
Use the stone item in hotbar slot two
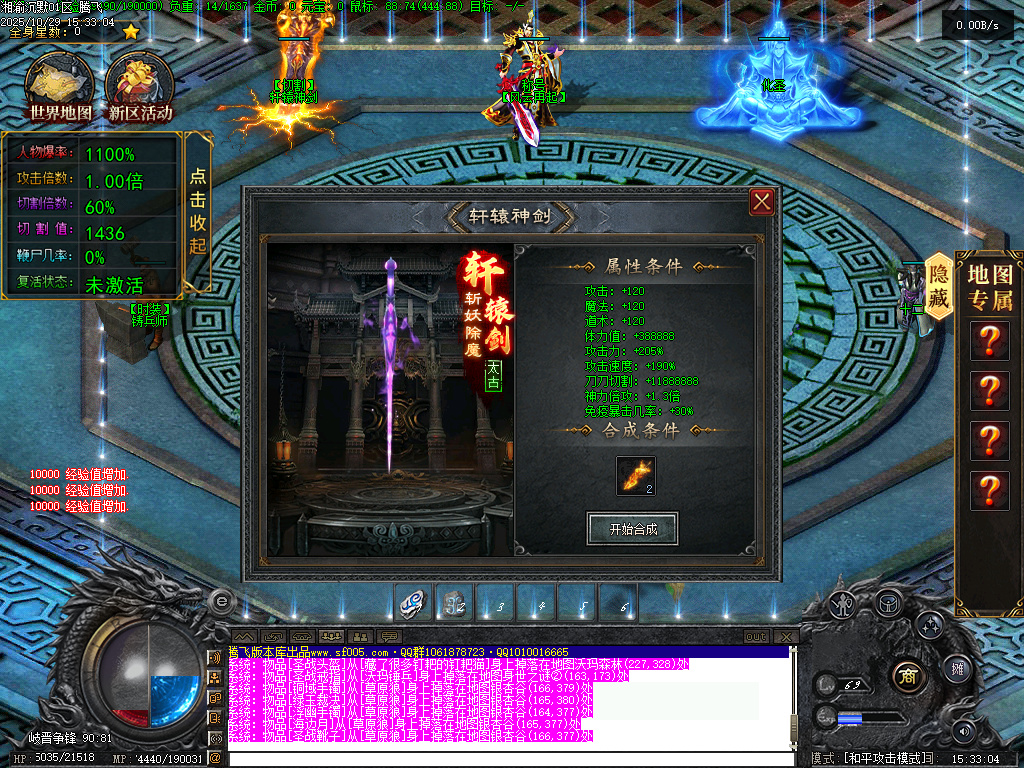click(455, 604)
